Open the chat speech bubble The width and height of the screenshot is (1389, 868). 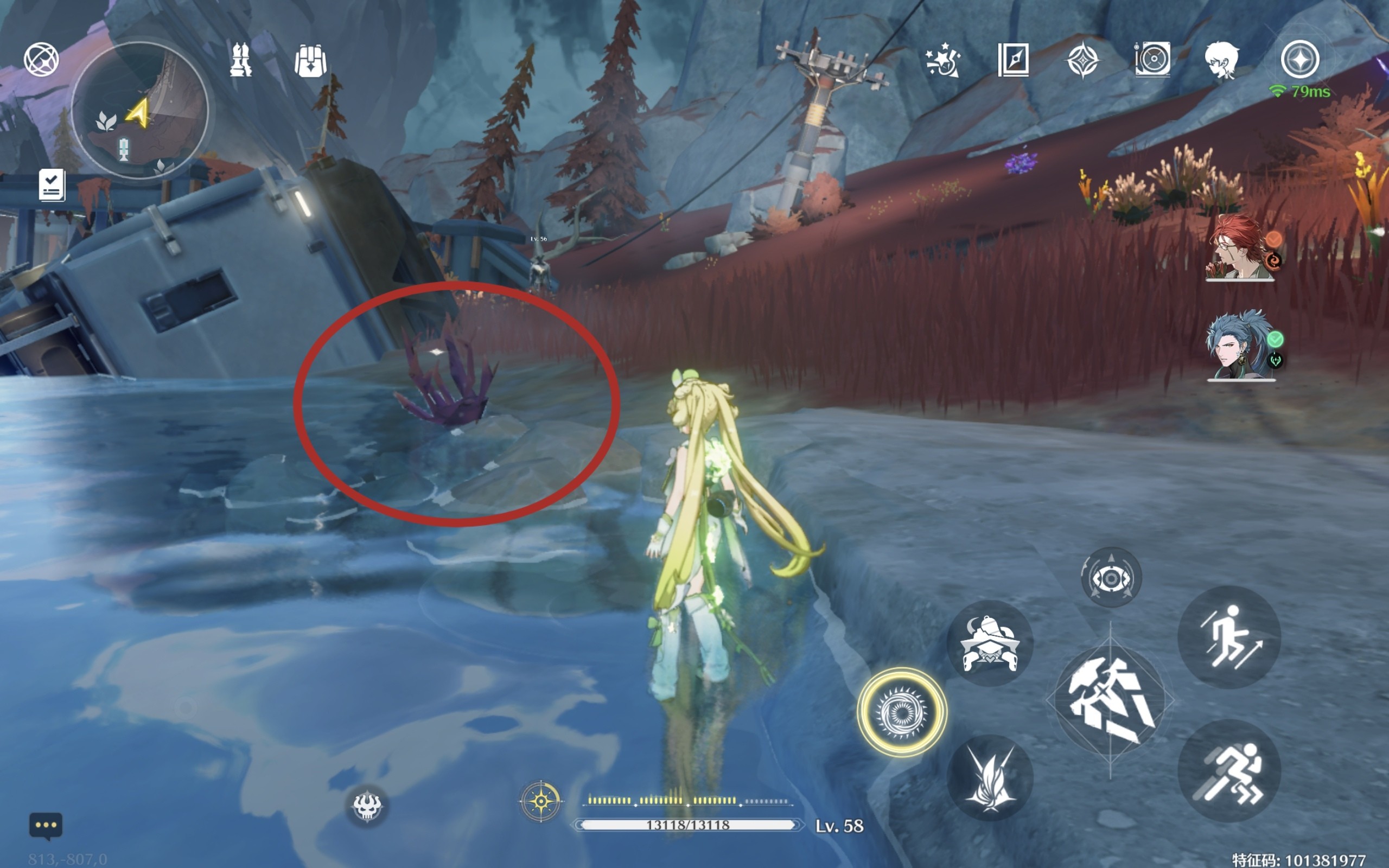pyautogui.click(x=46, y=826)
